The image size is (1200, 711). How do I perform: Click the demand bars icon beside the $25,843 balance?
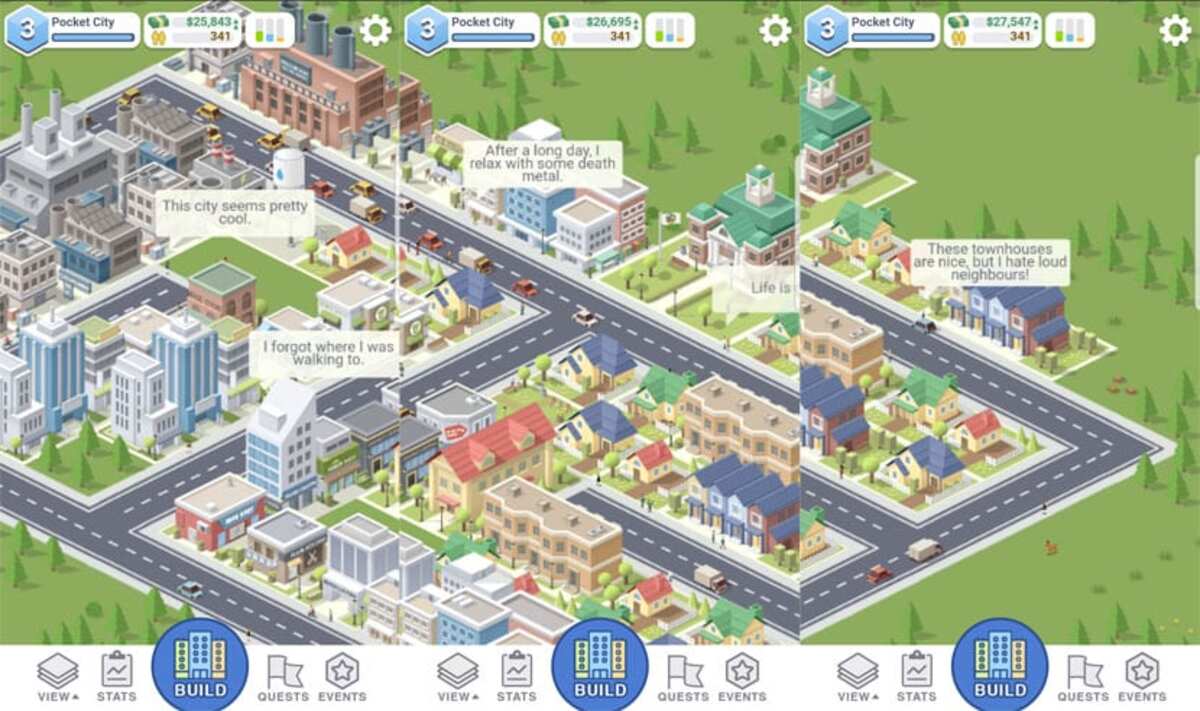270,31
